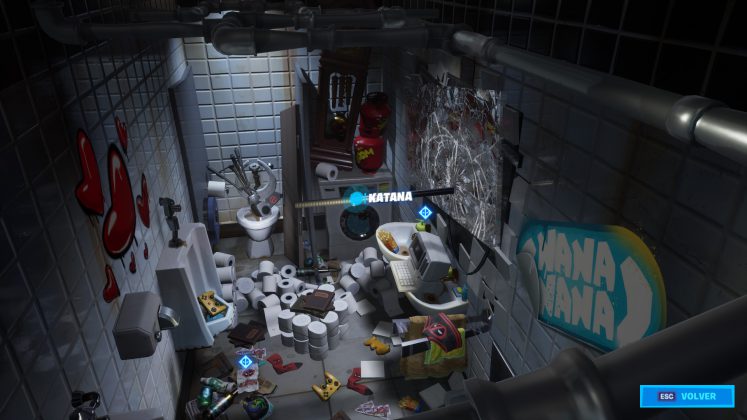This screenshot has width=747, height=420.
Task: Select the diamond marker over the floor comics
Action: click(x=245, y=361)
